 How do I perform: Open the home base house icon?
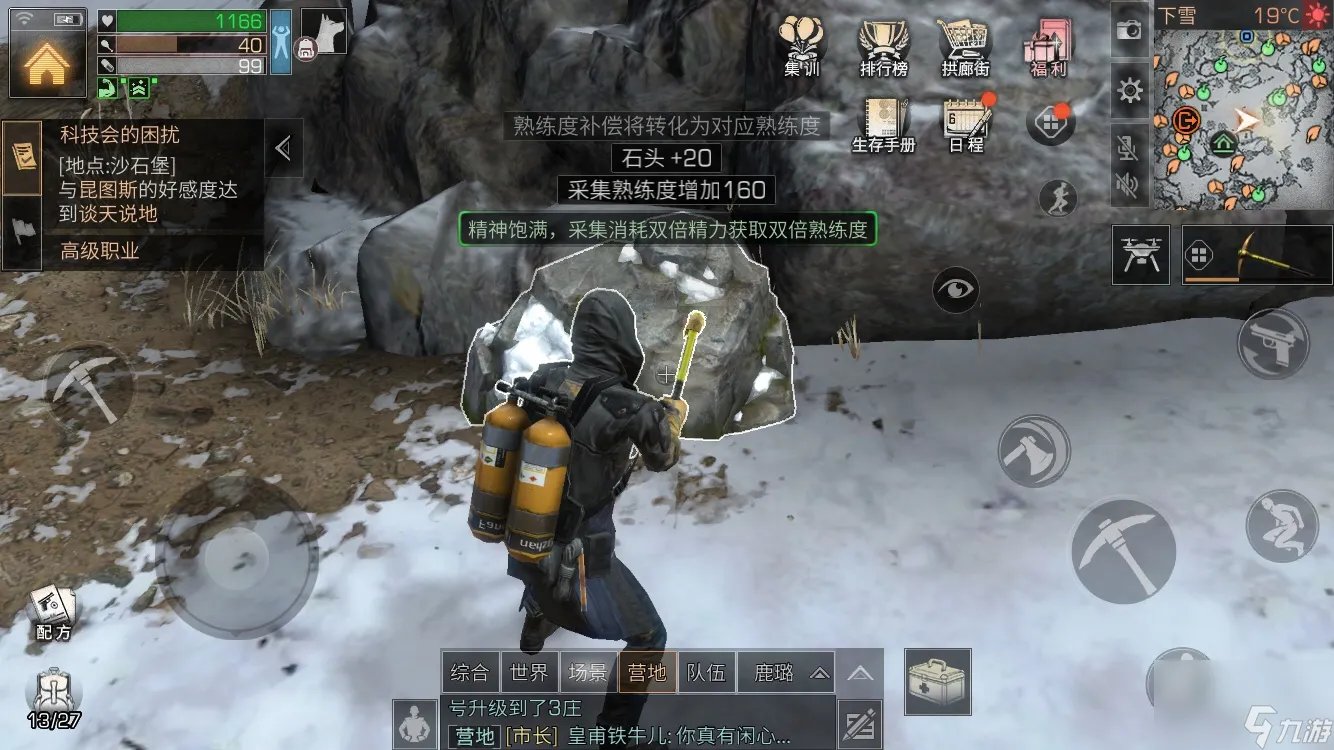point(47,62)
